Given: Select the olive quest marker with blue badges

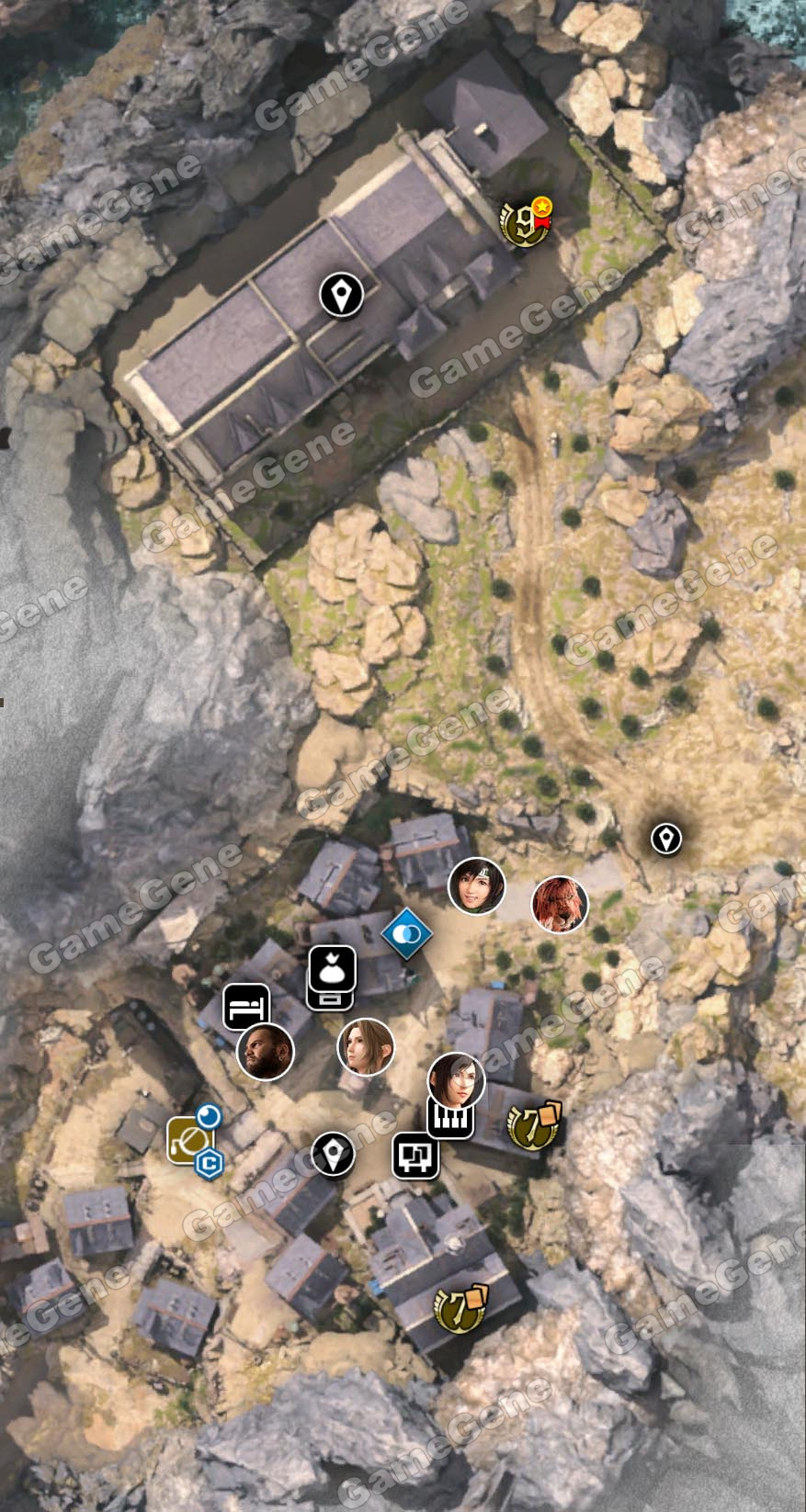Looking at the screenshot, I should 189,1140.
